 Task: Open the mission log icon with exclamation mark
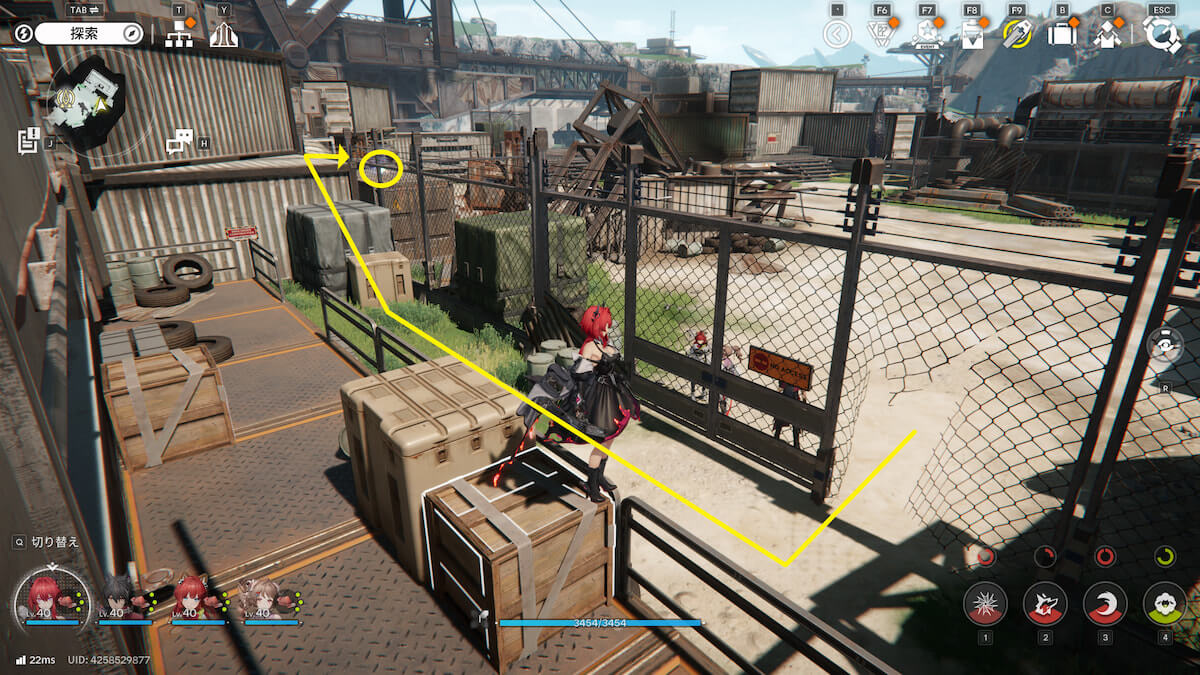point(28,139)
